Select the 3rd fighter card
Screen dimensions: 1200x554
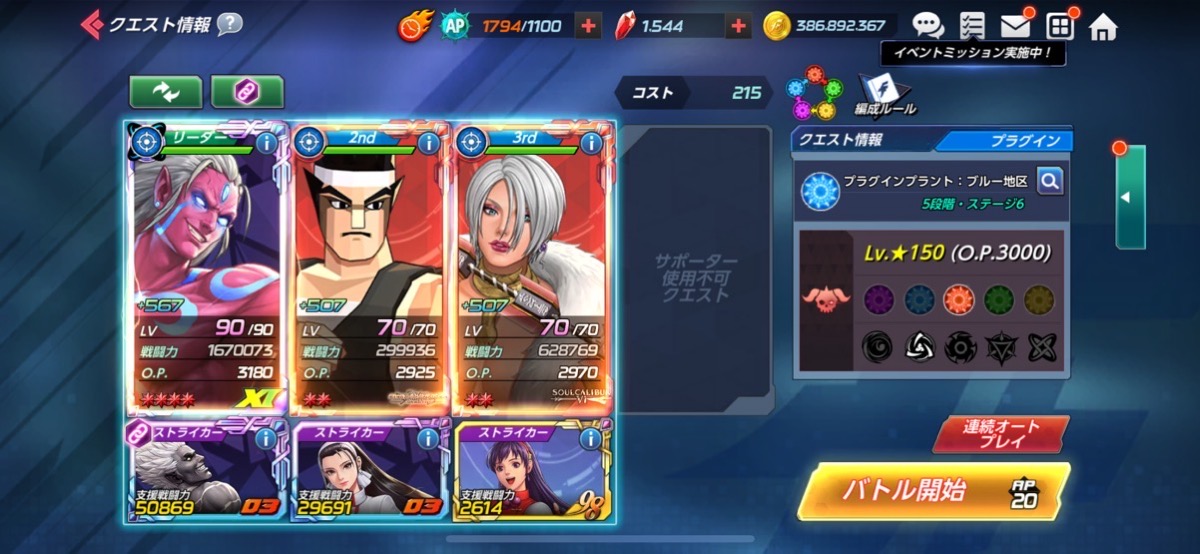coord(533,270)
